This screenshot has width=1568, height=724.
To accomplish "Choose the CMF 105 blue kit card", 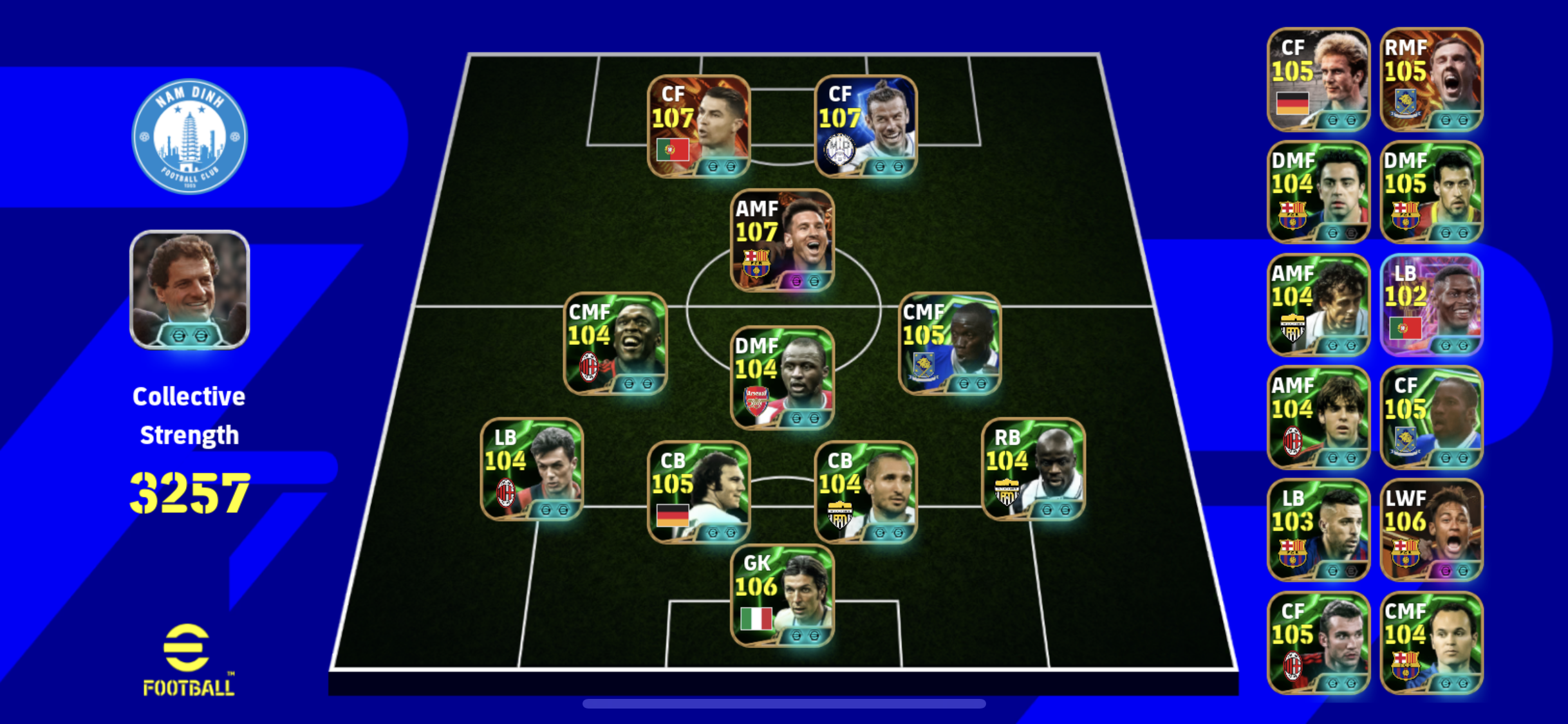I will 949,343.
